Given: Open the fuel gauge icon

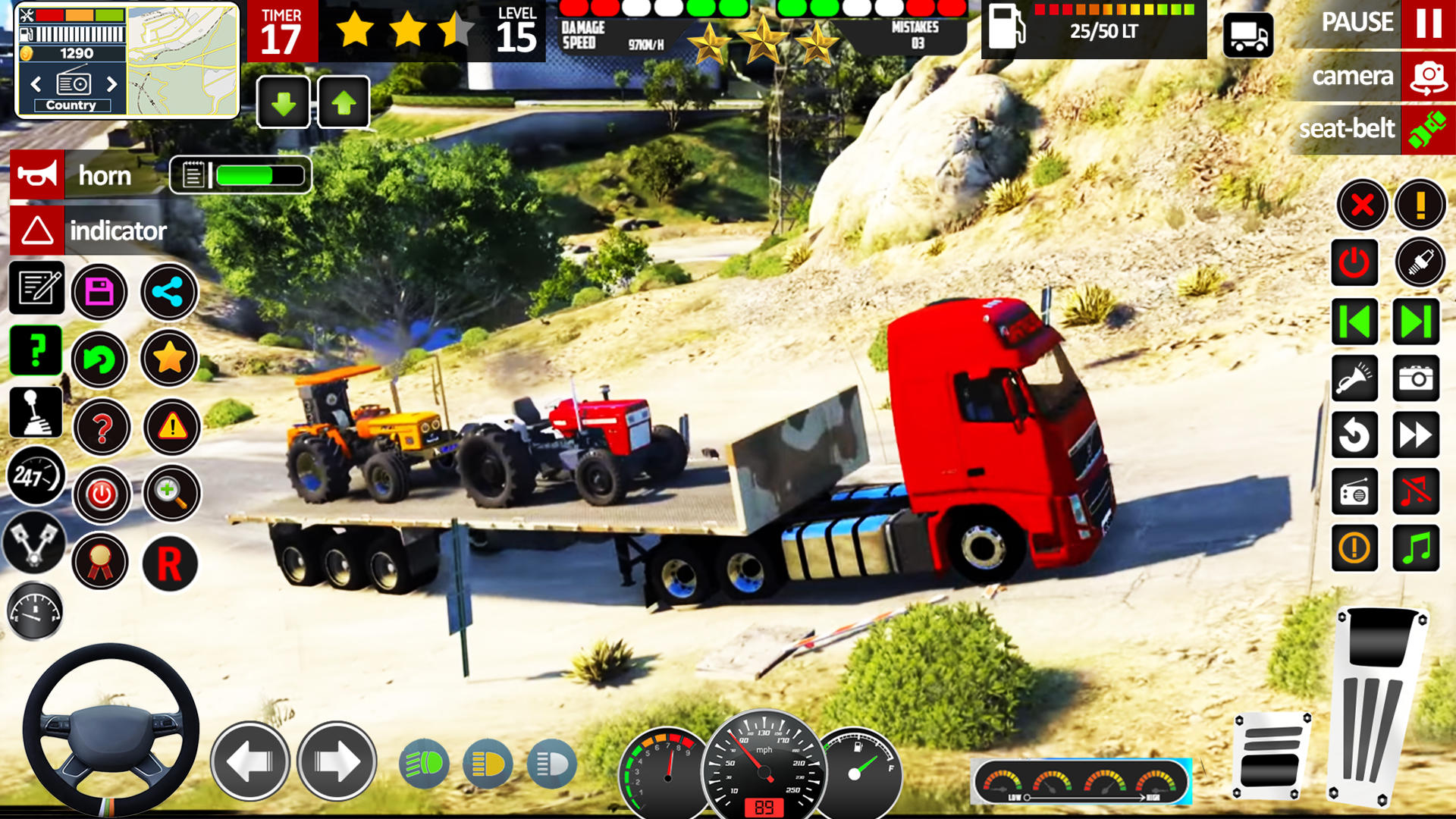Looking at the screenshot, I should 36,611.
